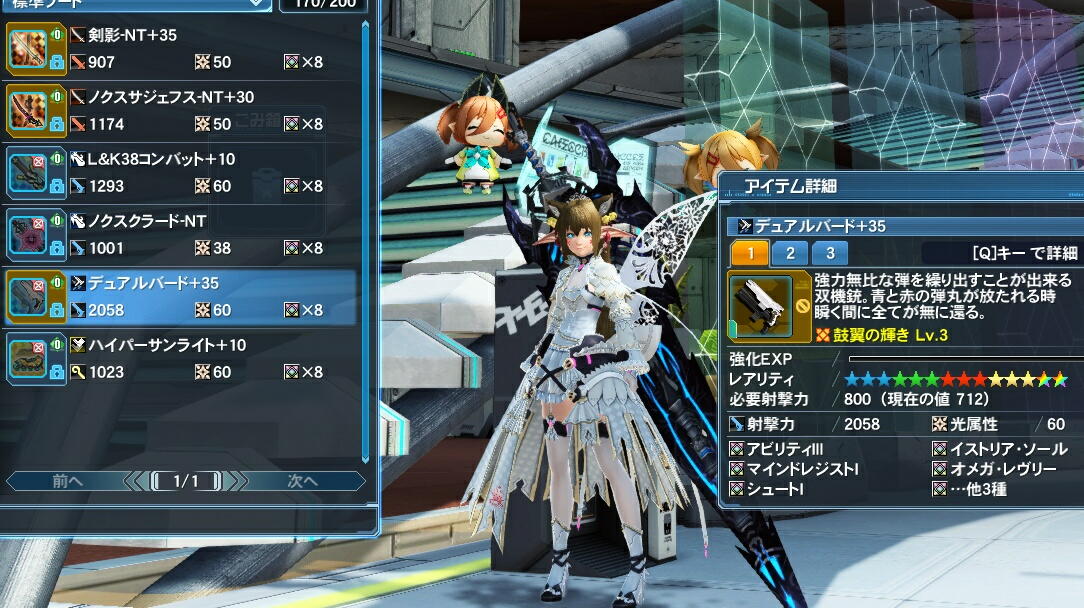Go to next page with 次へ
This screenshot has width=1084, height=608.
[x=303, y=481]
